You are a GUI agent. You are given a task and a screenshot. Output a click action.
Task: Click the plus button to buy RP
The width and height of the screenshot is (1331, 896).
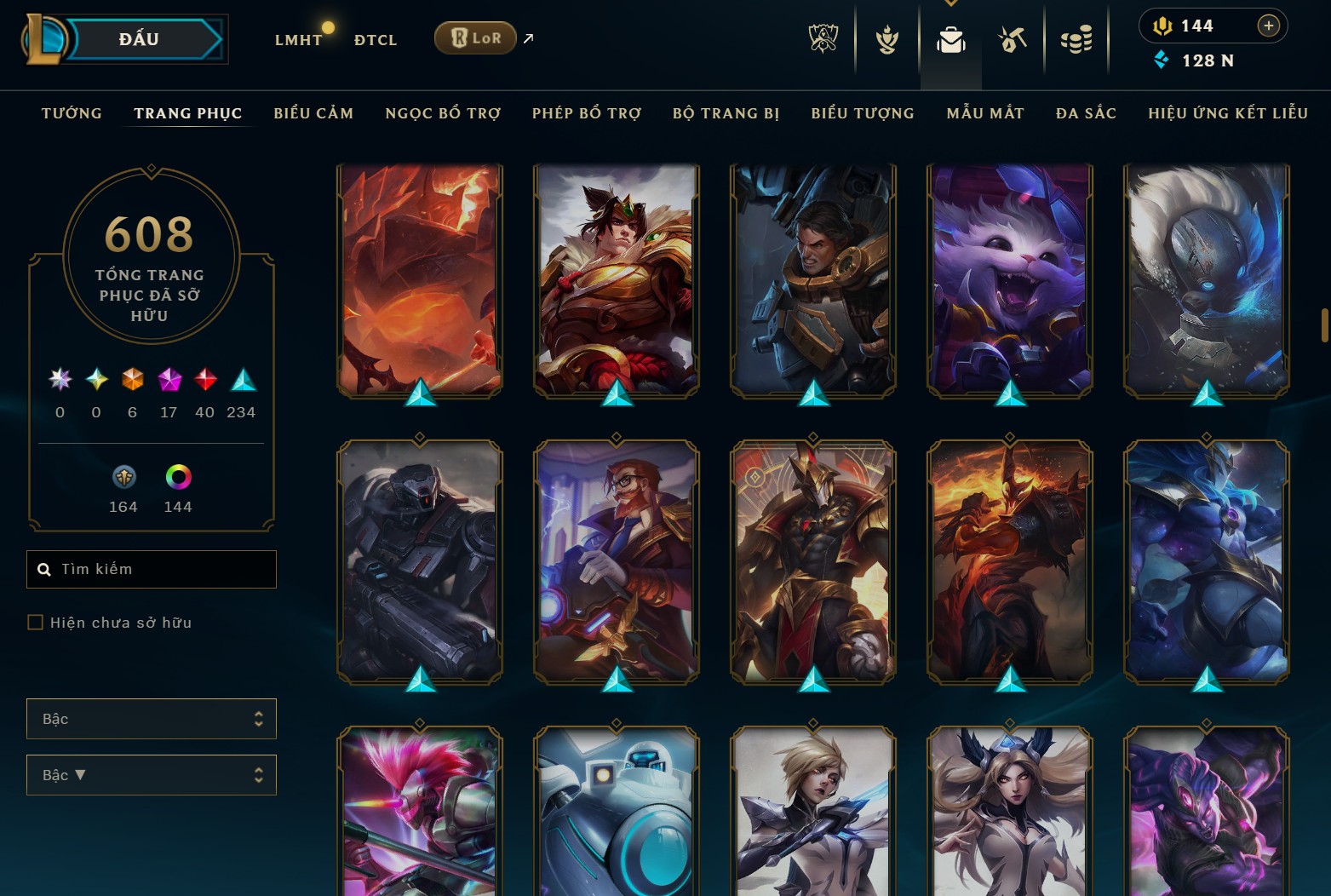(1270, 26)
